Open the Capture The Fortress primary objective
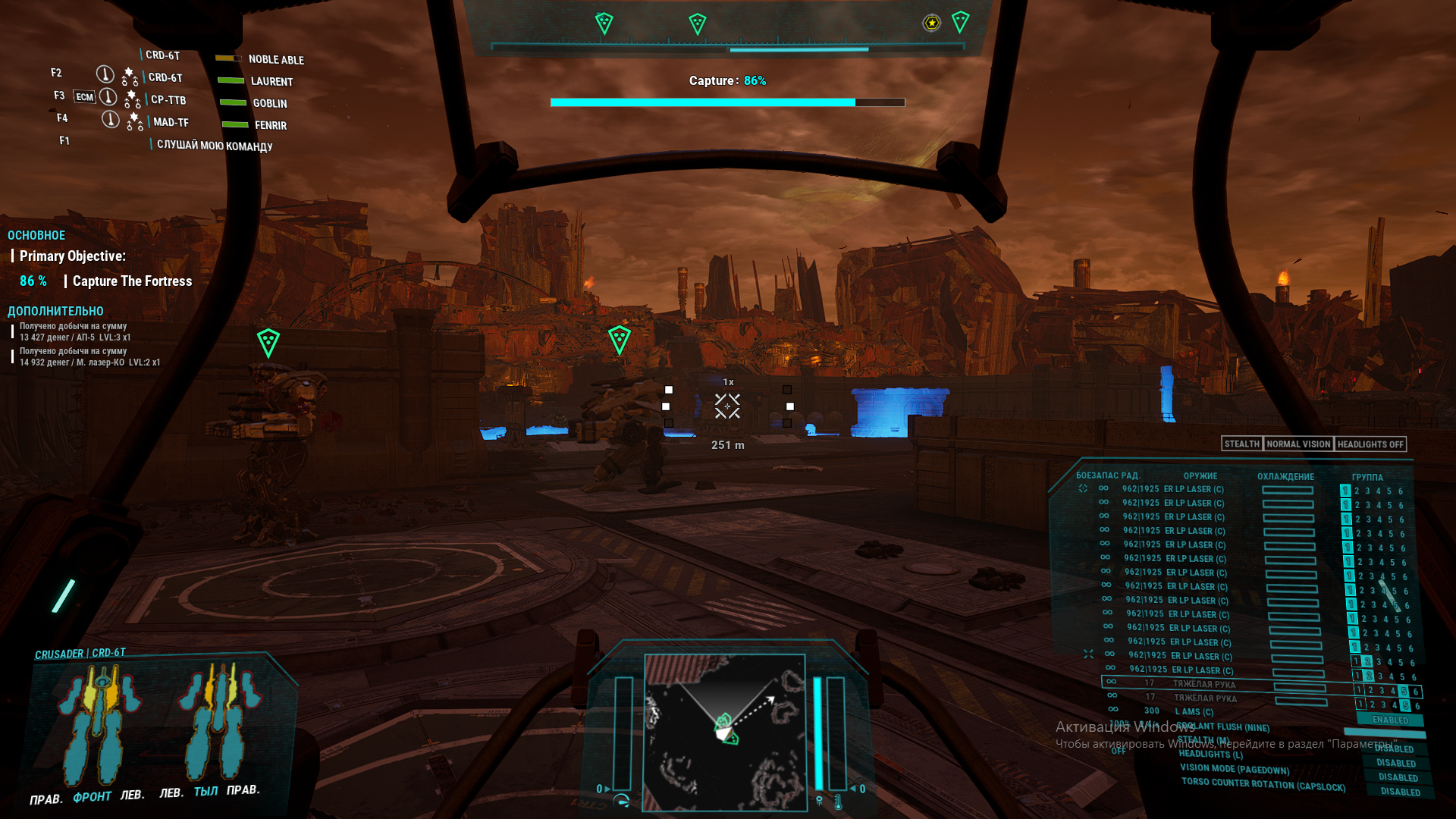The image size is (1456, 819). [x=132, y=281]
